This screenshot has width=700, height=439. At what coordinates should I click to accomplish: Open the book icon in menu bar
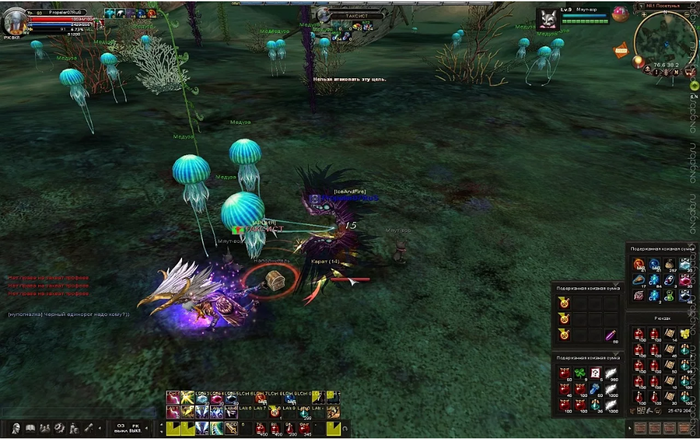[31, 428]
